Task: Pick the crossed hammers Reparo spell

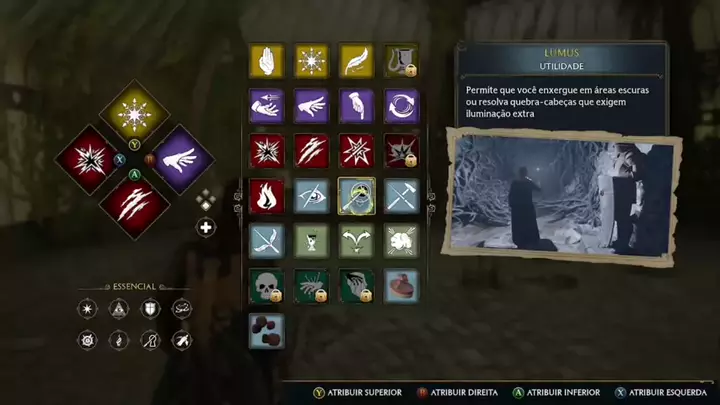Action: pos(402,196)
